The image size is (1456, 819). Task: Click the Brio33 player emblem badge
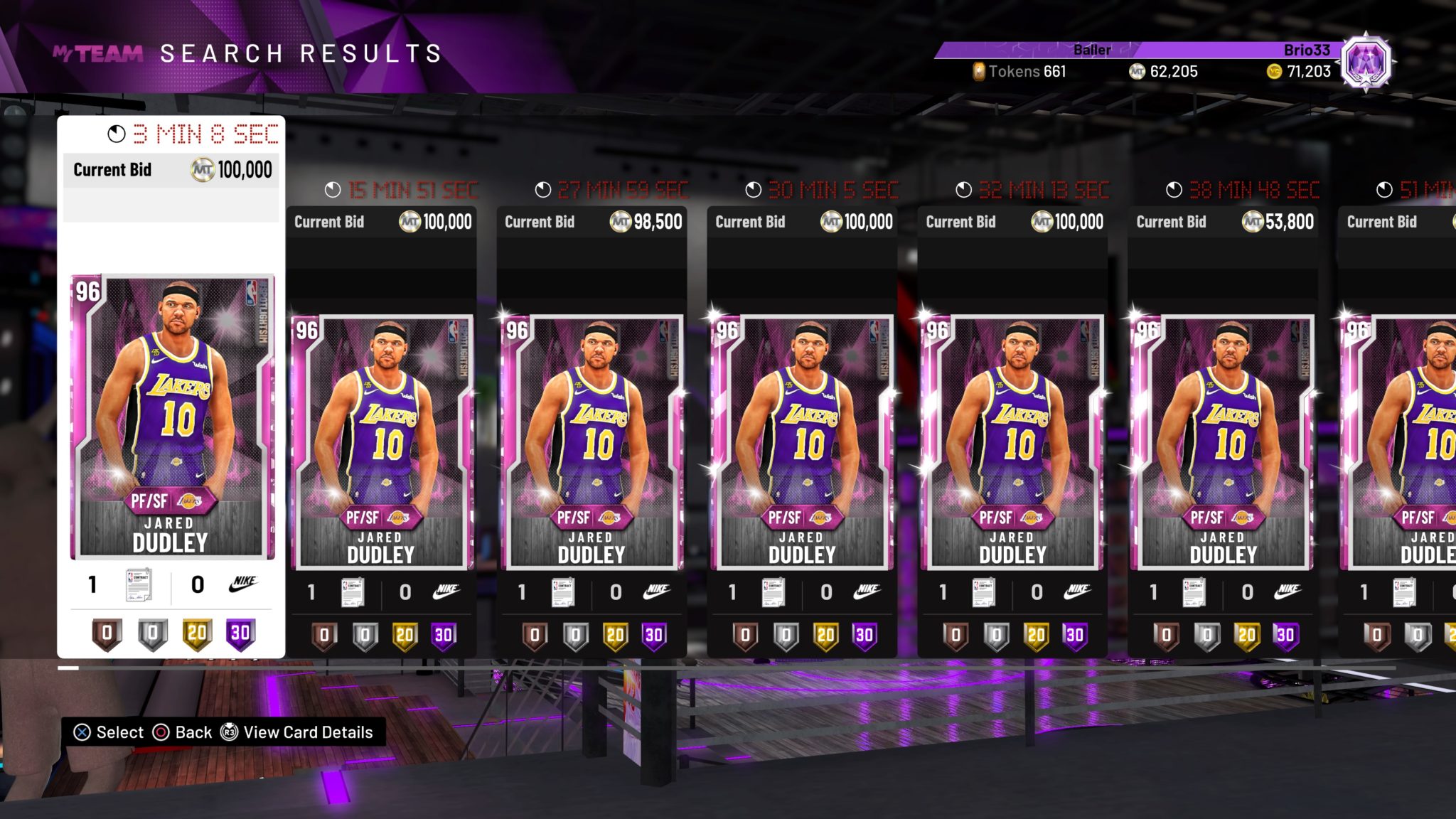pos(1366,63)
